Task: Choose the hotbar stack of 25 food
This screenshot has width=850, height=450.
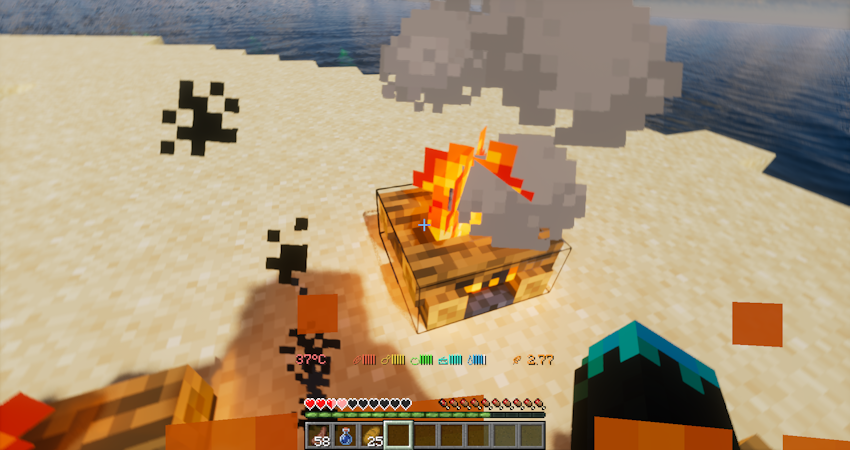Action: tap(372, 435)
